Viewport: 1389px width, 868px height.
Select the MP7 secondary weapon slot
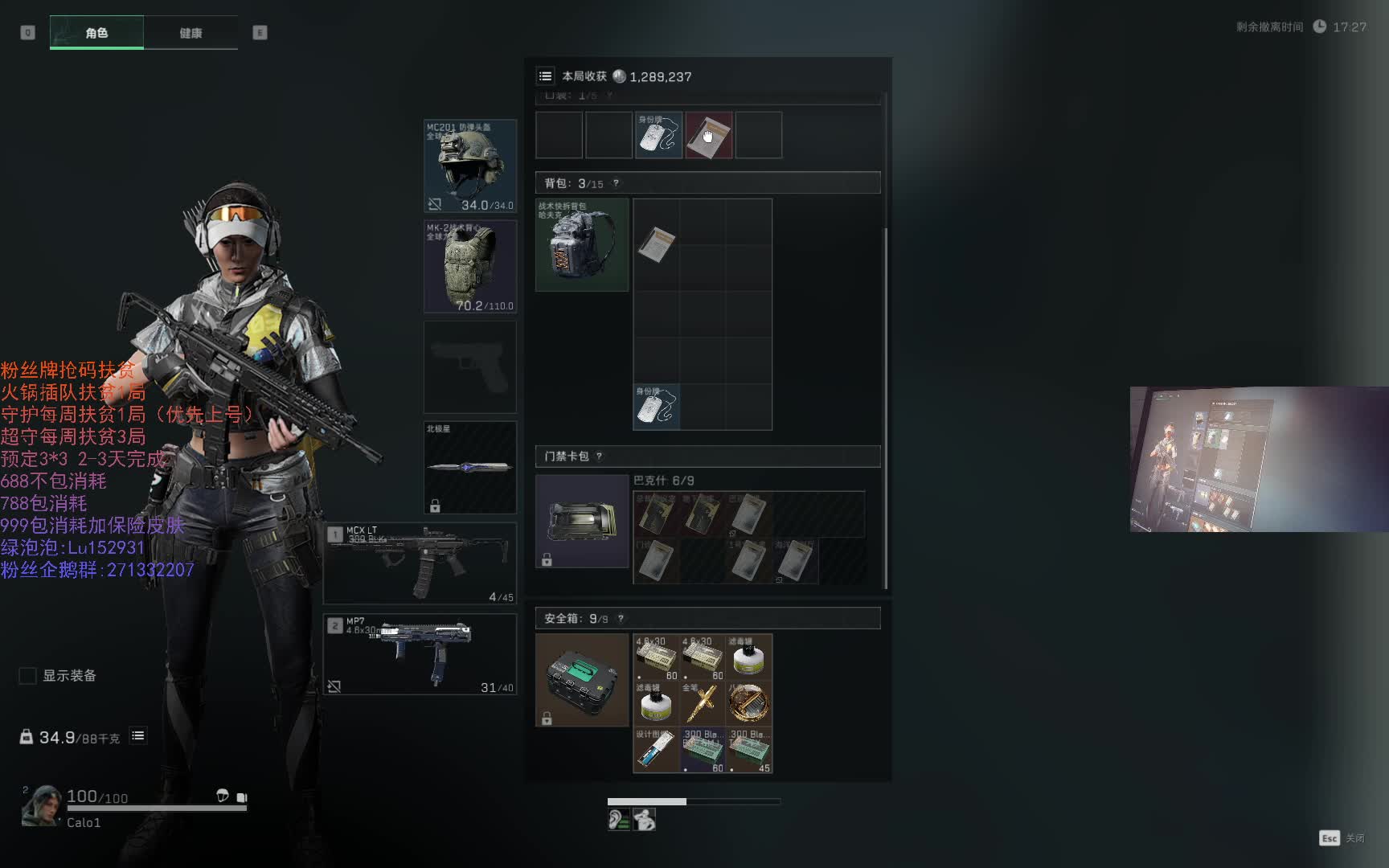point(420,654)
